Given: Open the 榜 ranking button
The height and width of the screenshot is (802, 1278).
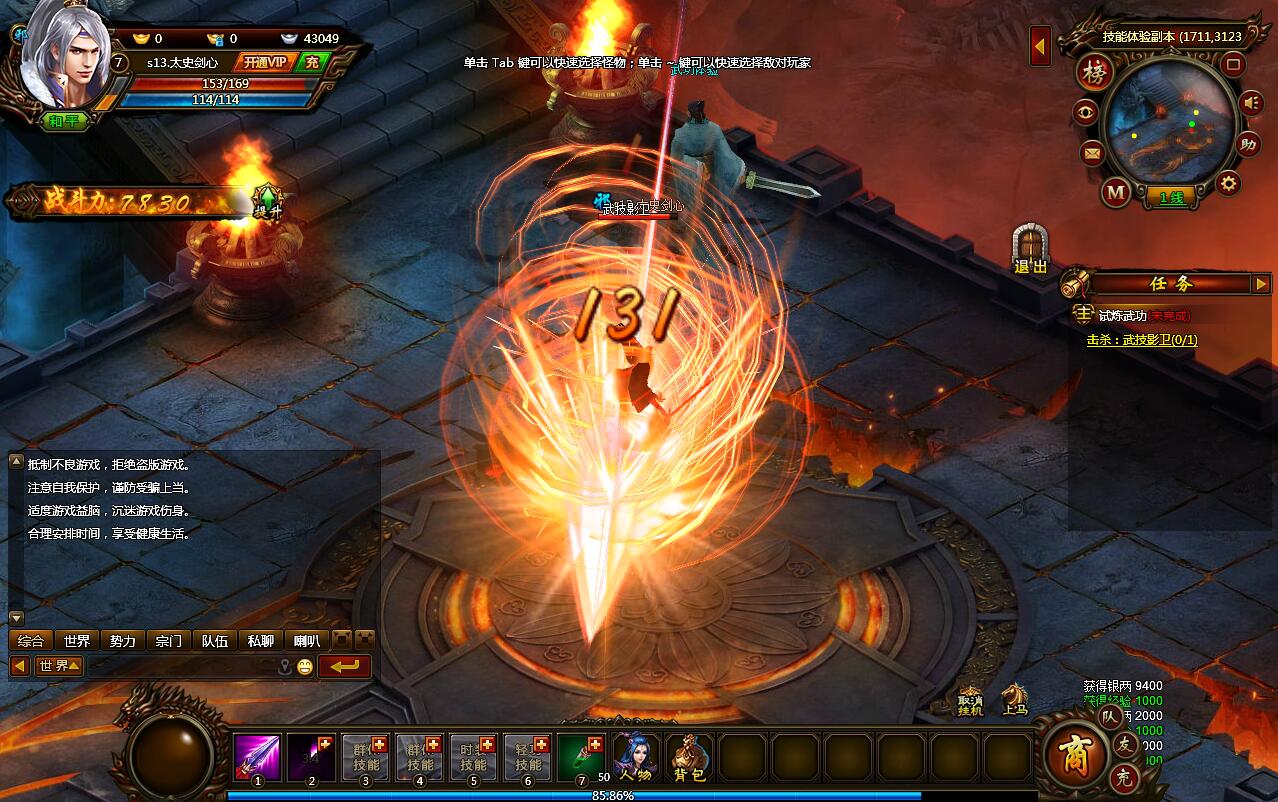Looking at the screenshot, I should coord(1094,73).
